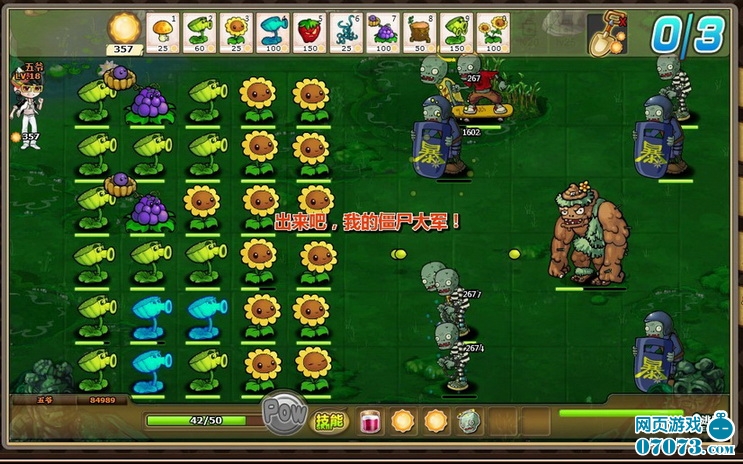The height and width of the screenshot is (464, 743).
Task: Use the grey stone item slot
Action: click(x=468, y=421)
